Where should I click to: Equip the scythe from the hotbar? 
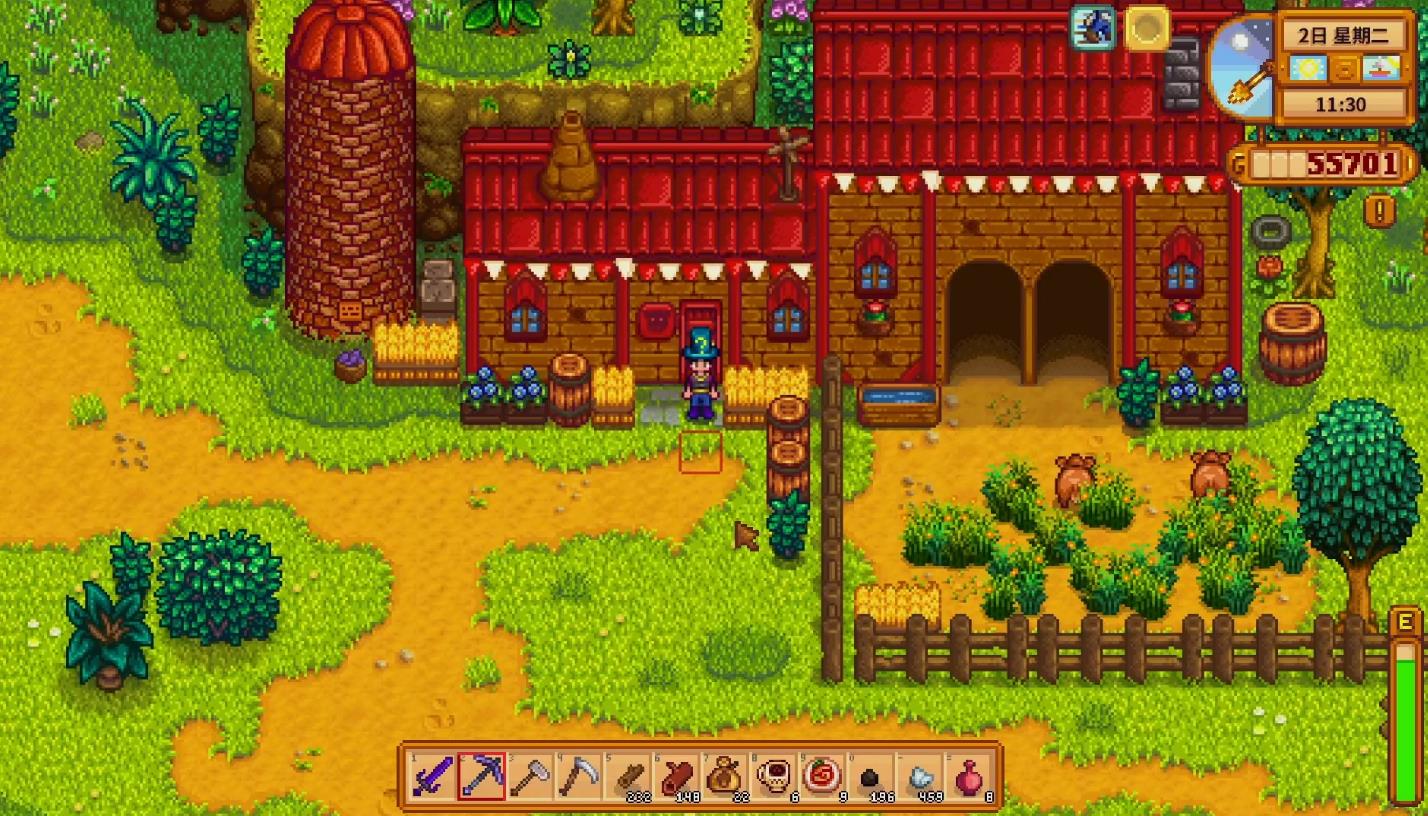pos(579,776)
